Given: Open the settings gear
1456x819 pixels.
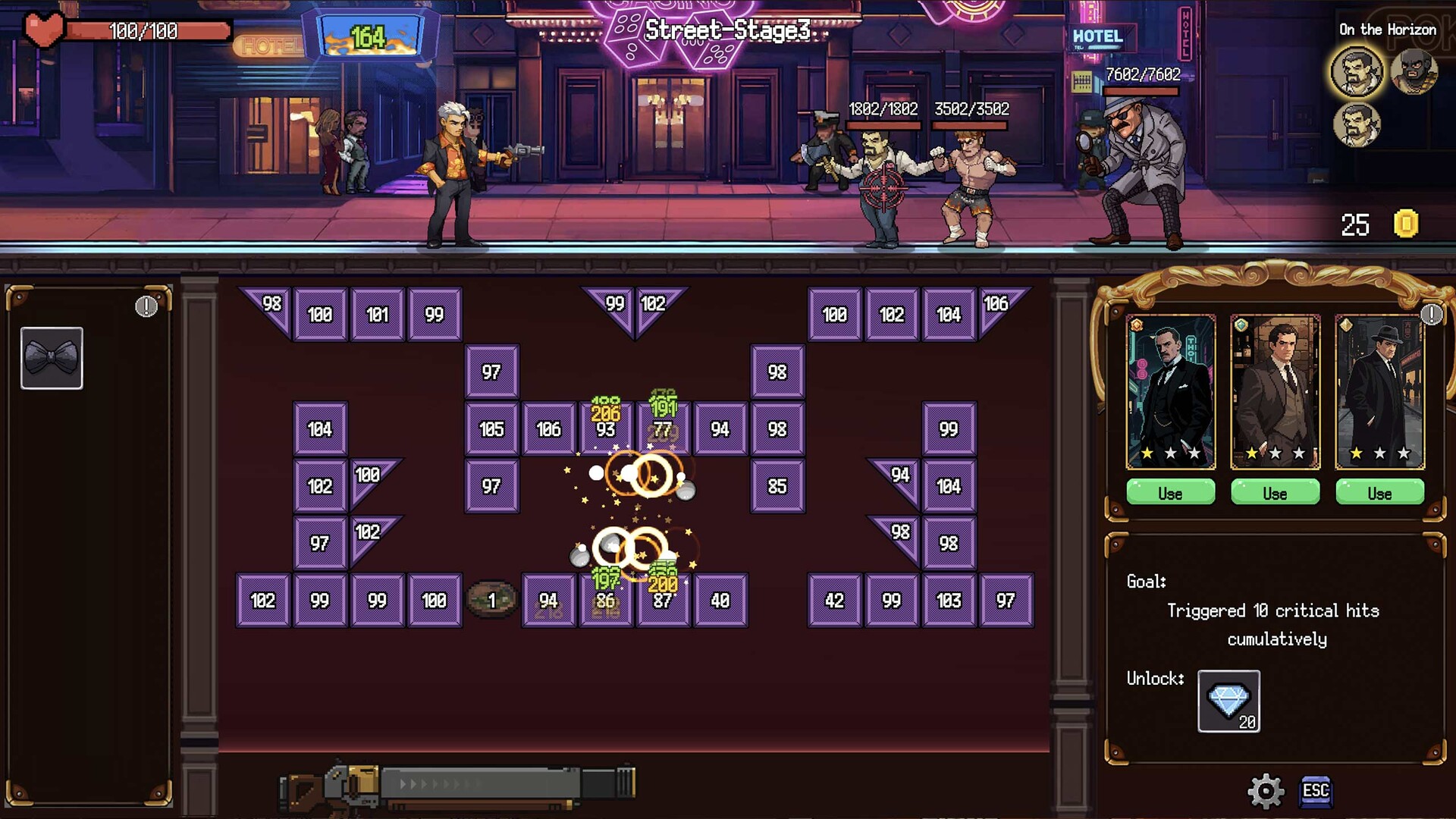Looking at the screenshot, I should pyautogui.click(x=1265, y=791).
